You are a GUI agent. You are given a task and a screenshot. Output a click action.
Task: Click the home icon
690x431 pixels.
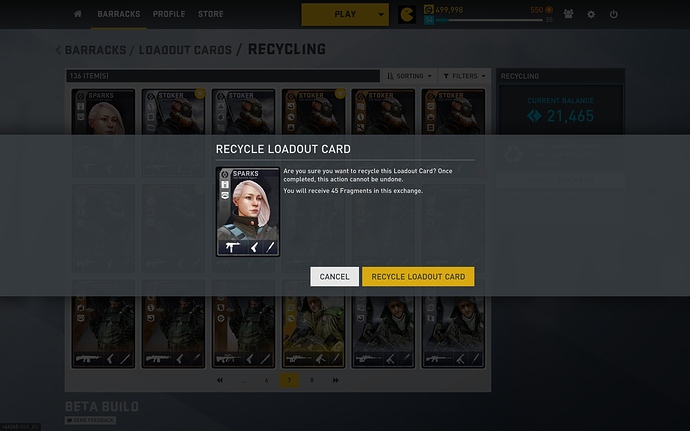78,15
